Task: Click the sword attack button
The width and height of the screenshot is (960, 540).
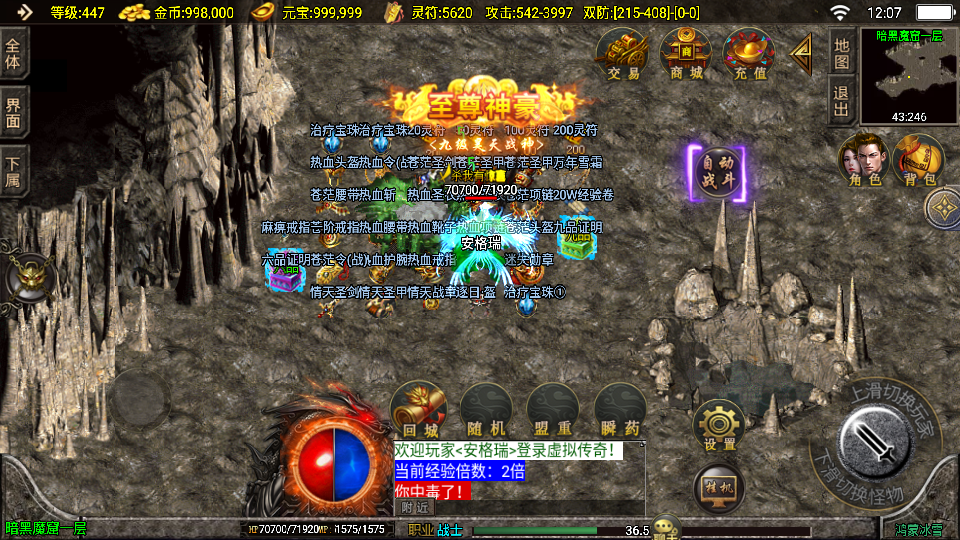Action: point(872,444)
